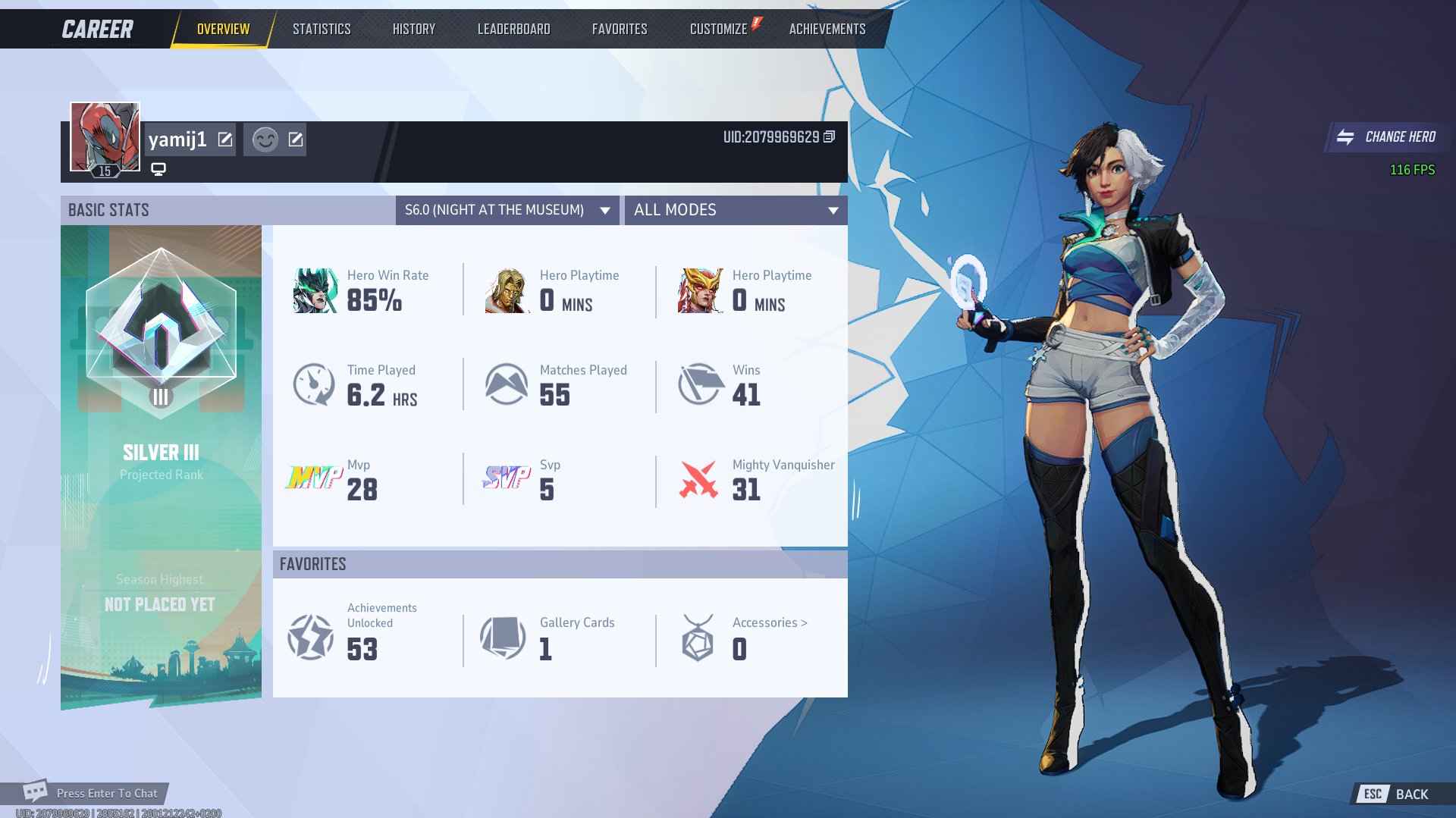1456x818 pixels.
Task: Click the Achievements Unlocked star icon
Action: click(x=311, y=637)
